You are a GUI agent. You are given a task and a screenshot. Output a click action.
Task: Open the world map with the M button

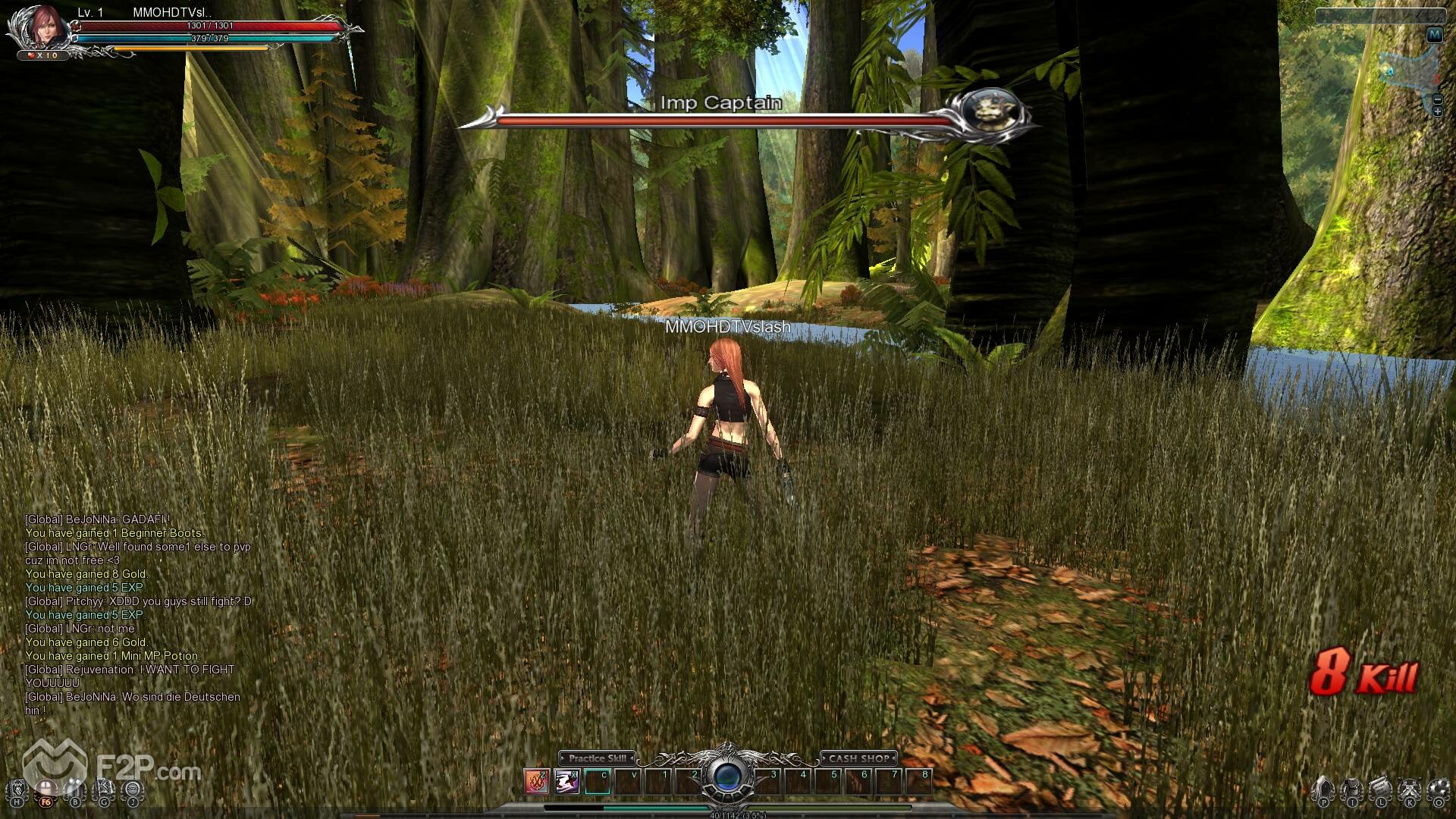tap(1434, 35)
